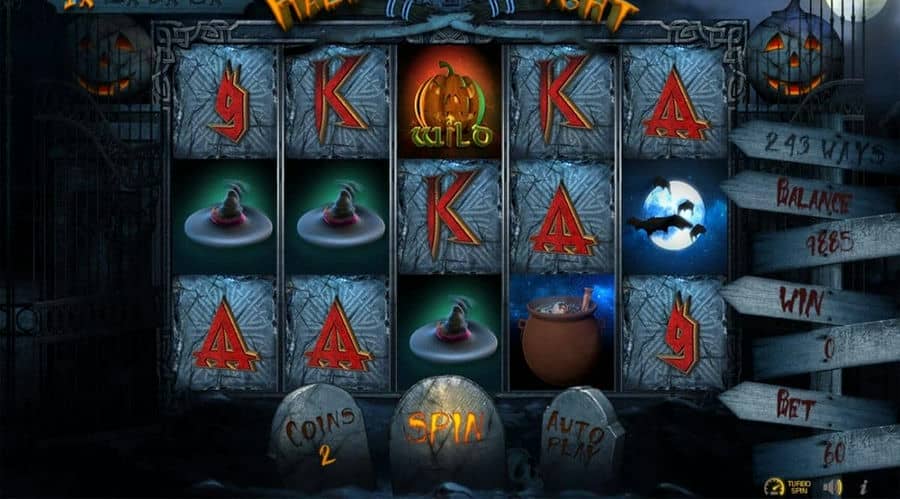Start Auto Play on the tombstone

578,436
